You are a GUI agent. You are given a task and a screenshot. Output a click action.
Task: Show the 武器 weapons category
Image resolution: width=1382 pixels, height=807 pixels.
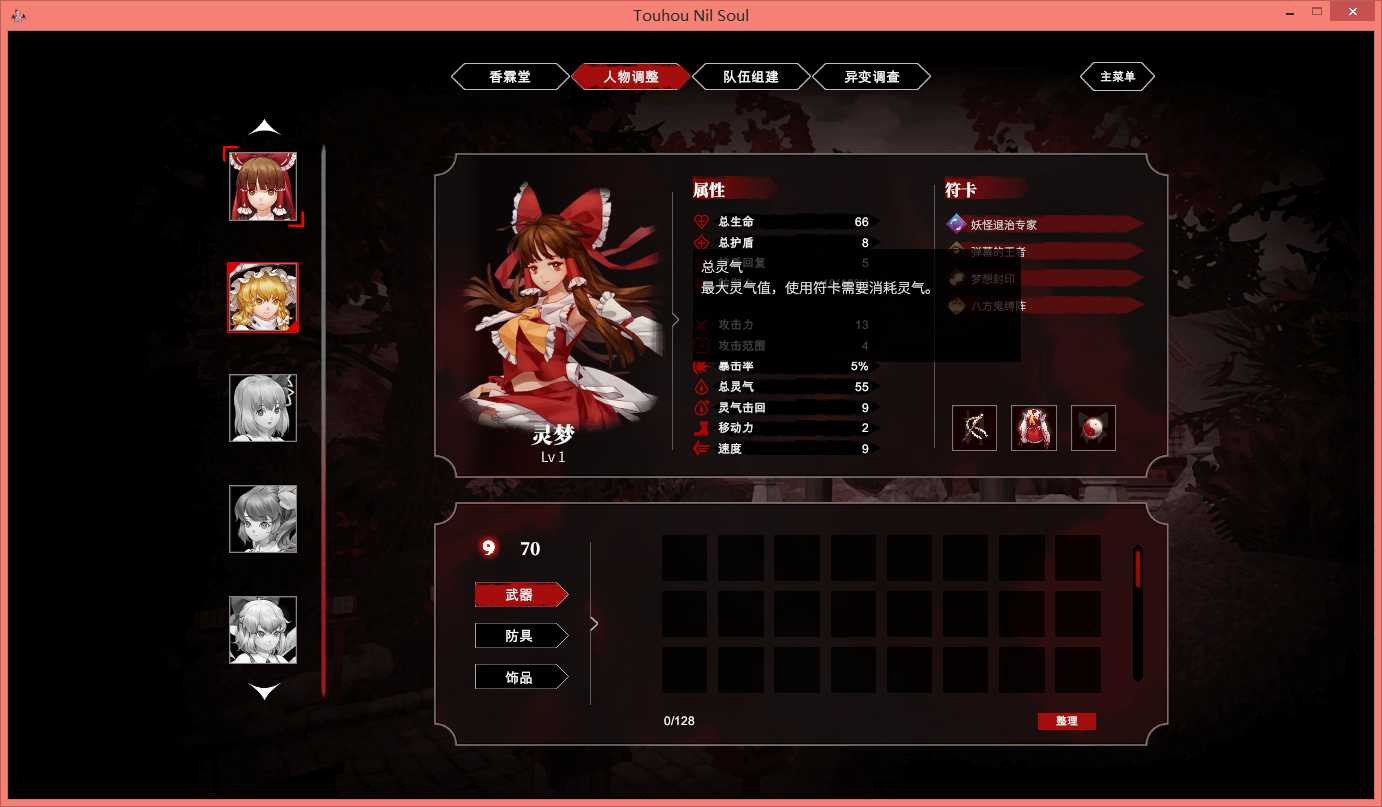coord(520,595)
